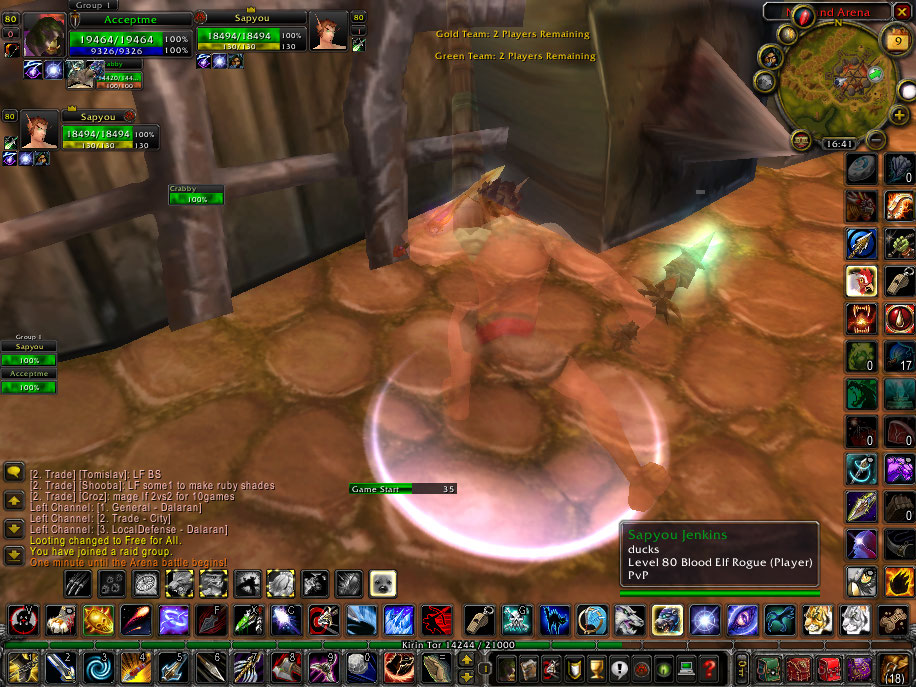The width and height of the screenshot is (916, 687).
Task: Click the Sapyou target frame portrait
Action: (328, 33)
